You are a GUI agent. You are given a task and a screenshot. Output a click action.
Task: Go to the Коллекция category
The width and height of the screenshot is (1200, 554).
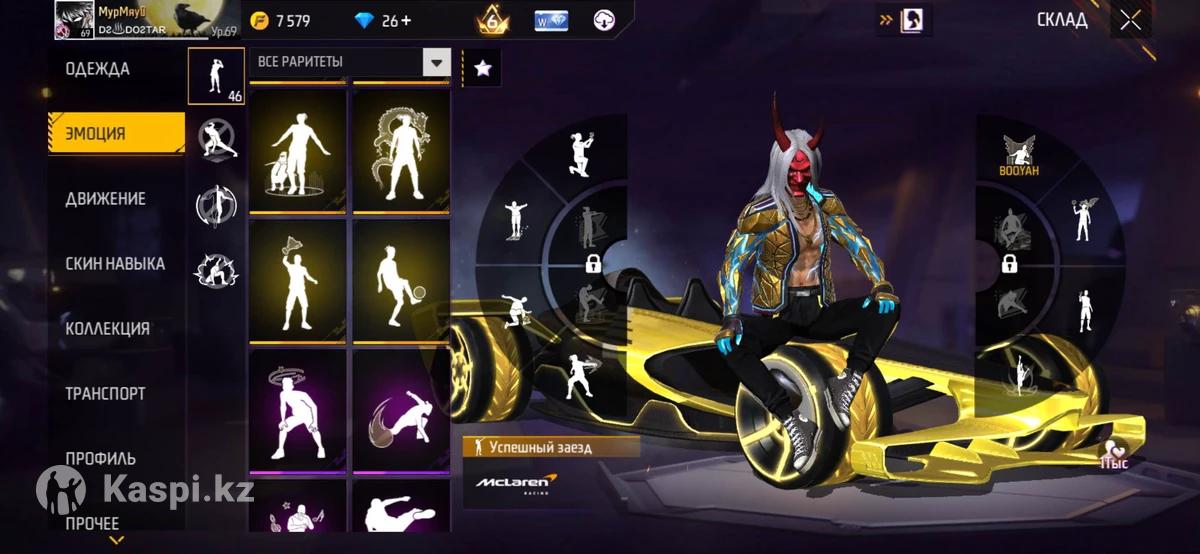107,329
